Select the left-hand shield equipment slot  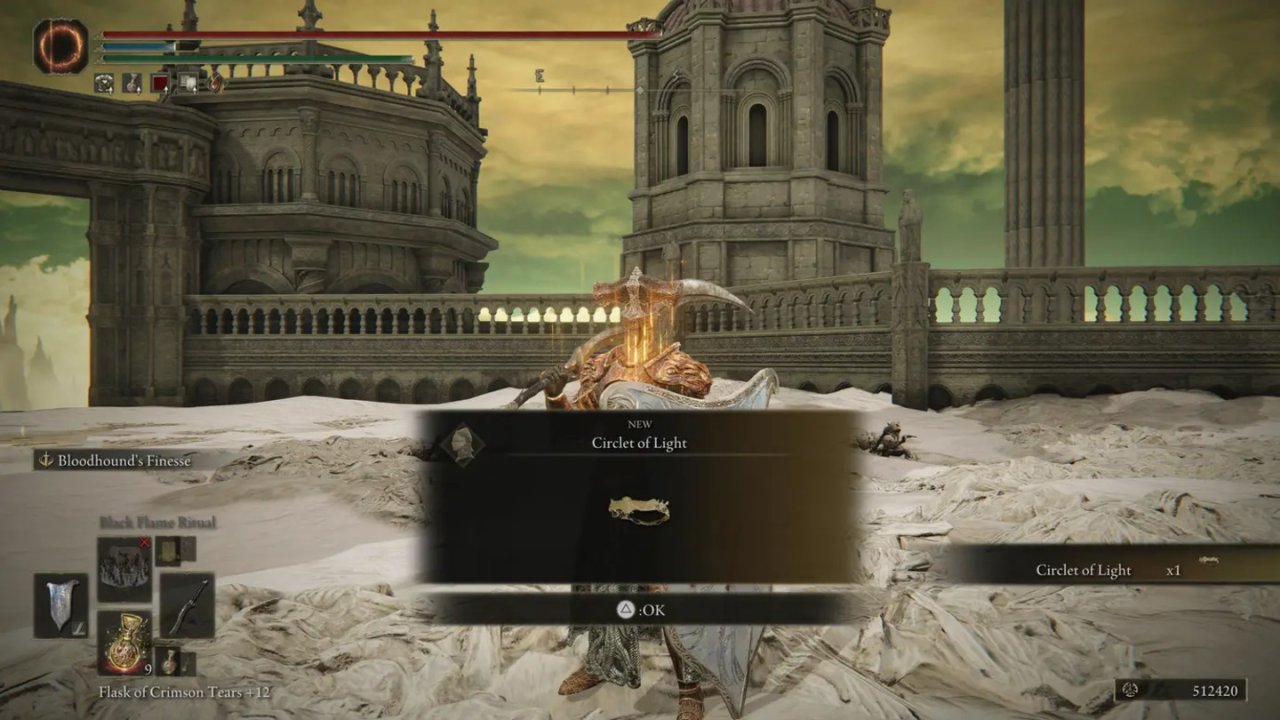coord(61,606)
